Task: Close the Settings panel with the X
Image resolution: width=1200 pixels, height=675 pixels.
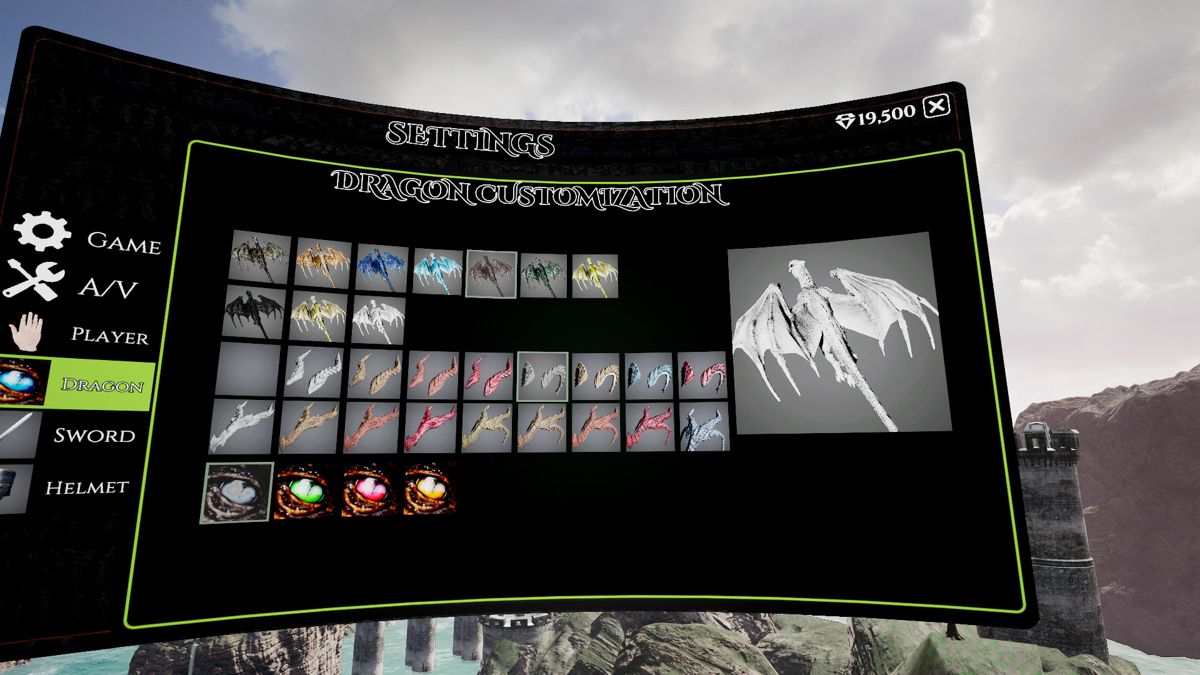Action: 936,106
